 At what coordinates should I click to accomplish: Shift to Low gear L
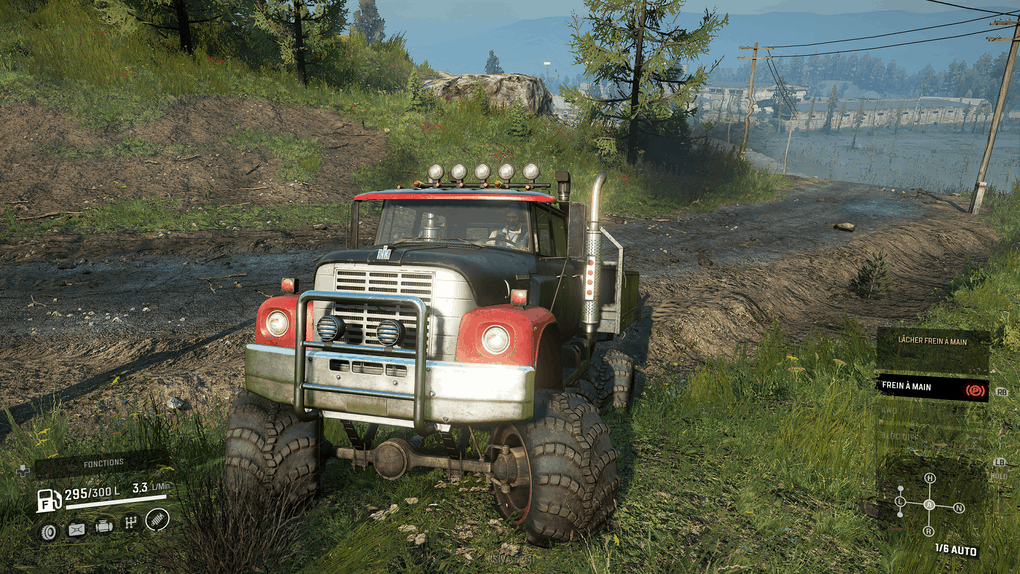(900, 501)
